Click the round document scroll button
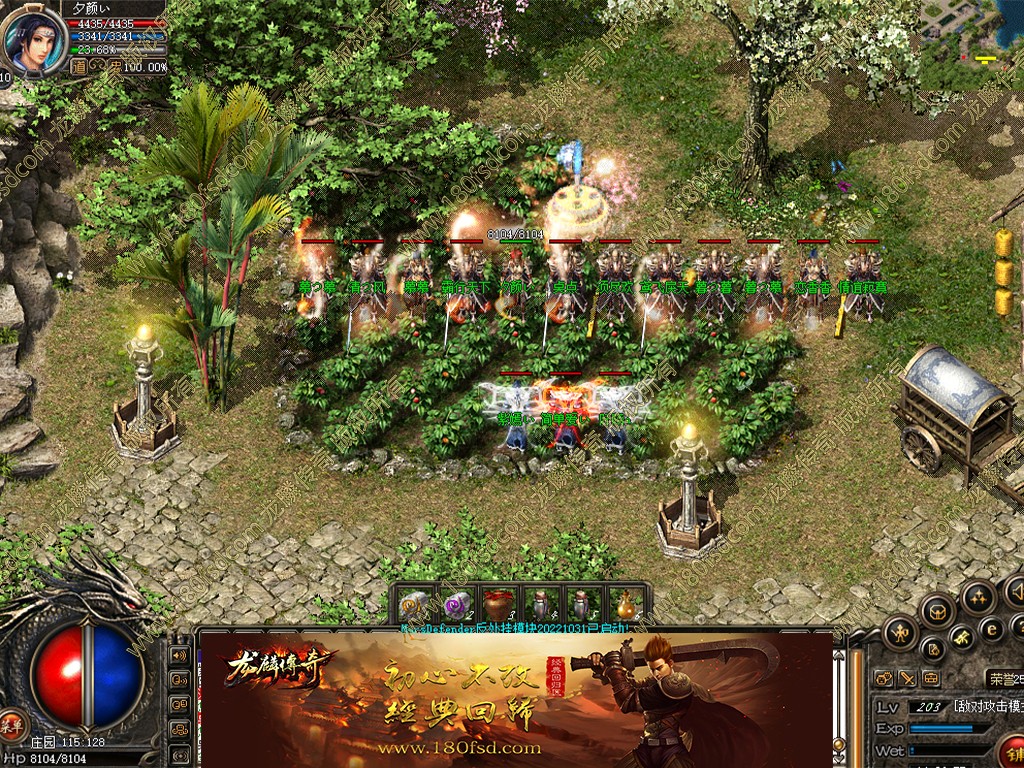This screenshot has width=1024, height=768. tap(932, 649)
